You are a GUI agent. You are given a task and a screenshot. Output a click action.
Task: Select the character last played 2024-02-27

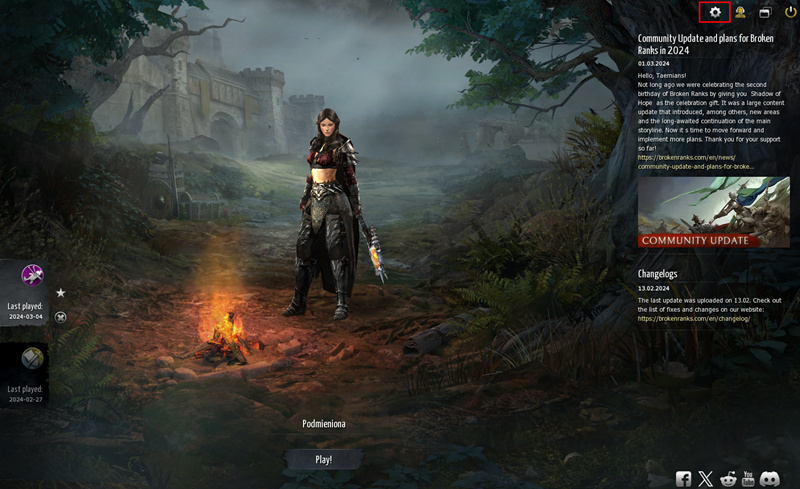click(x=32, y=358)
